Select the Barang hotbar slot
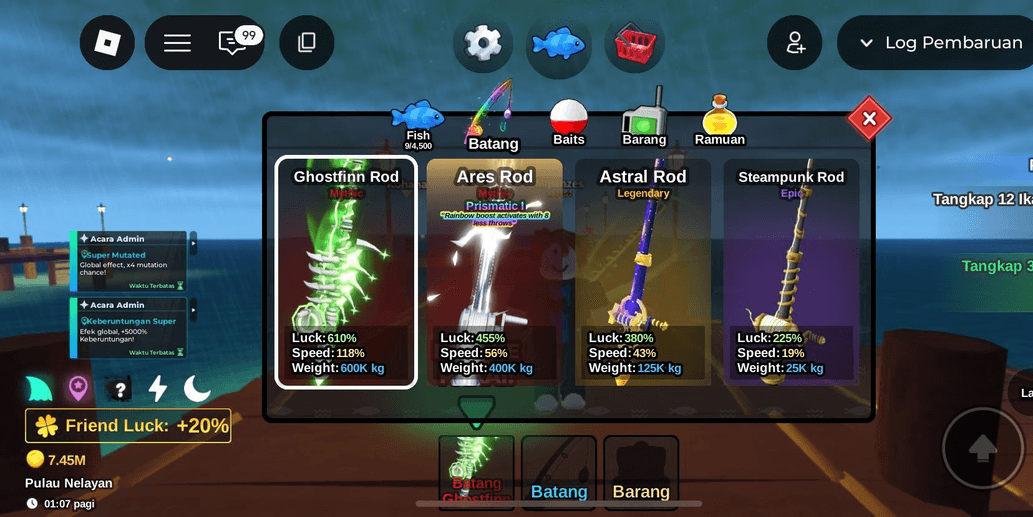 click(x=641, y=472)
